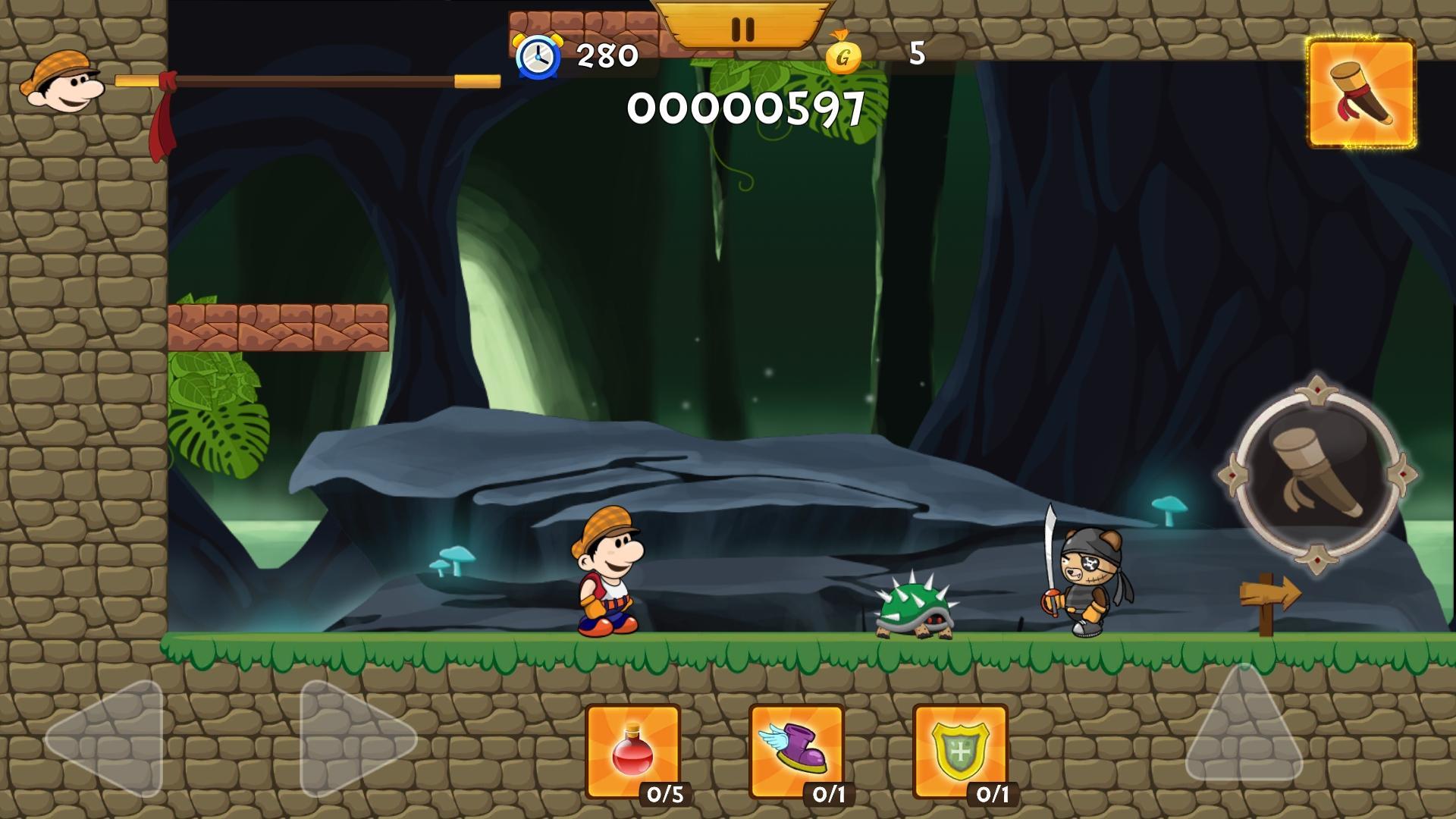This screenshot has height=819, width=1456.
Task: Tap the gold coin bag counter icon
Action: pos(842,55)
